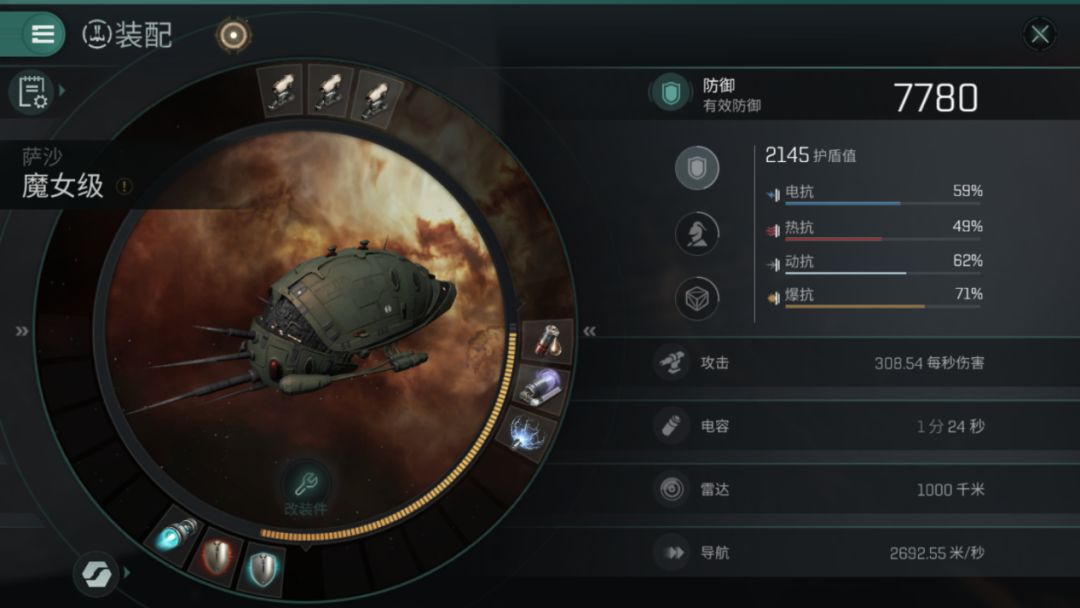Switch to the armor resistance view

click(697, 233)
